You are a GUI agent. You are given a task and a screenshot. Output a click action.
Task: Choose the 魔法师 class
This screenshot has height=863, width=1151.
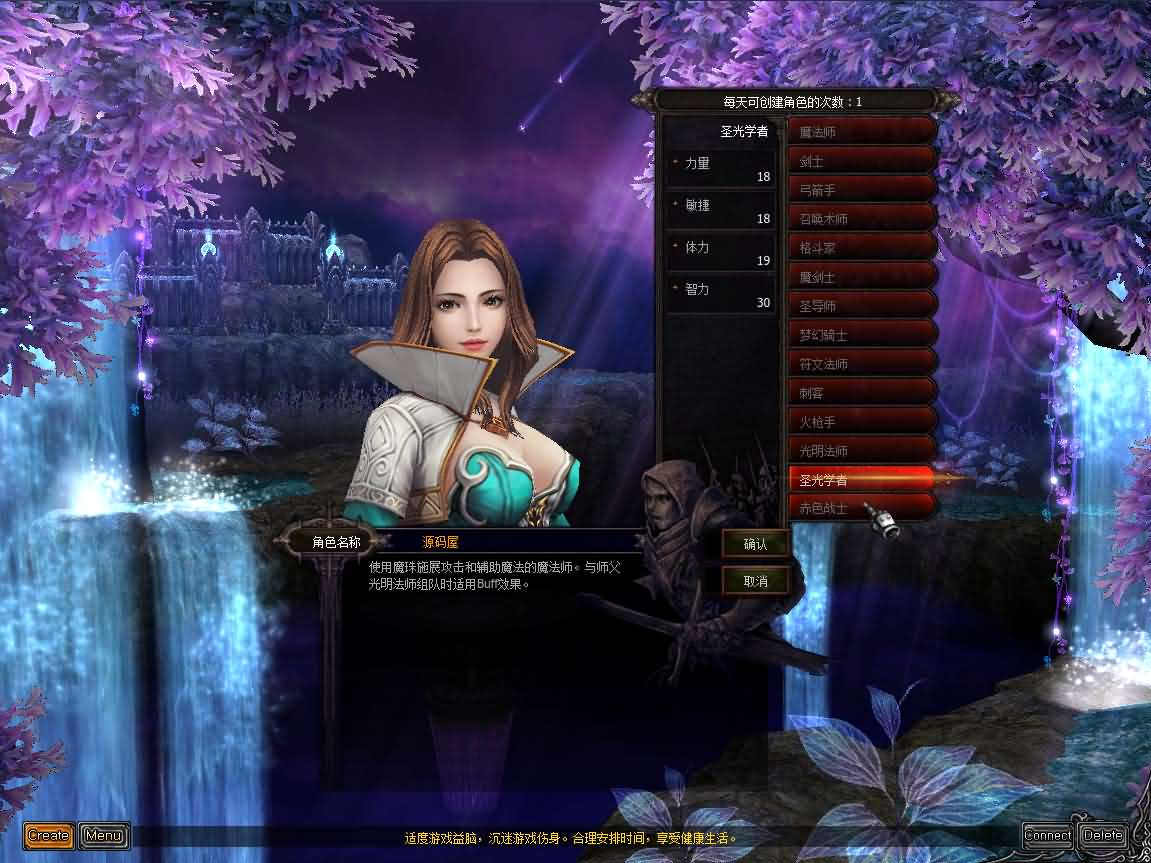pos(862,131)
